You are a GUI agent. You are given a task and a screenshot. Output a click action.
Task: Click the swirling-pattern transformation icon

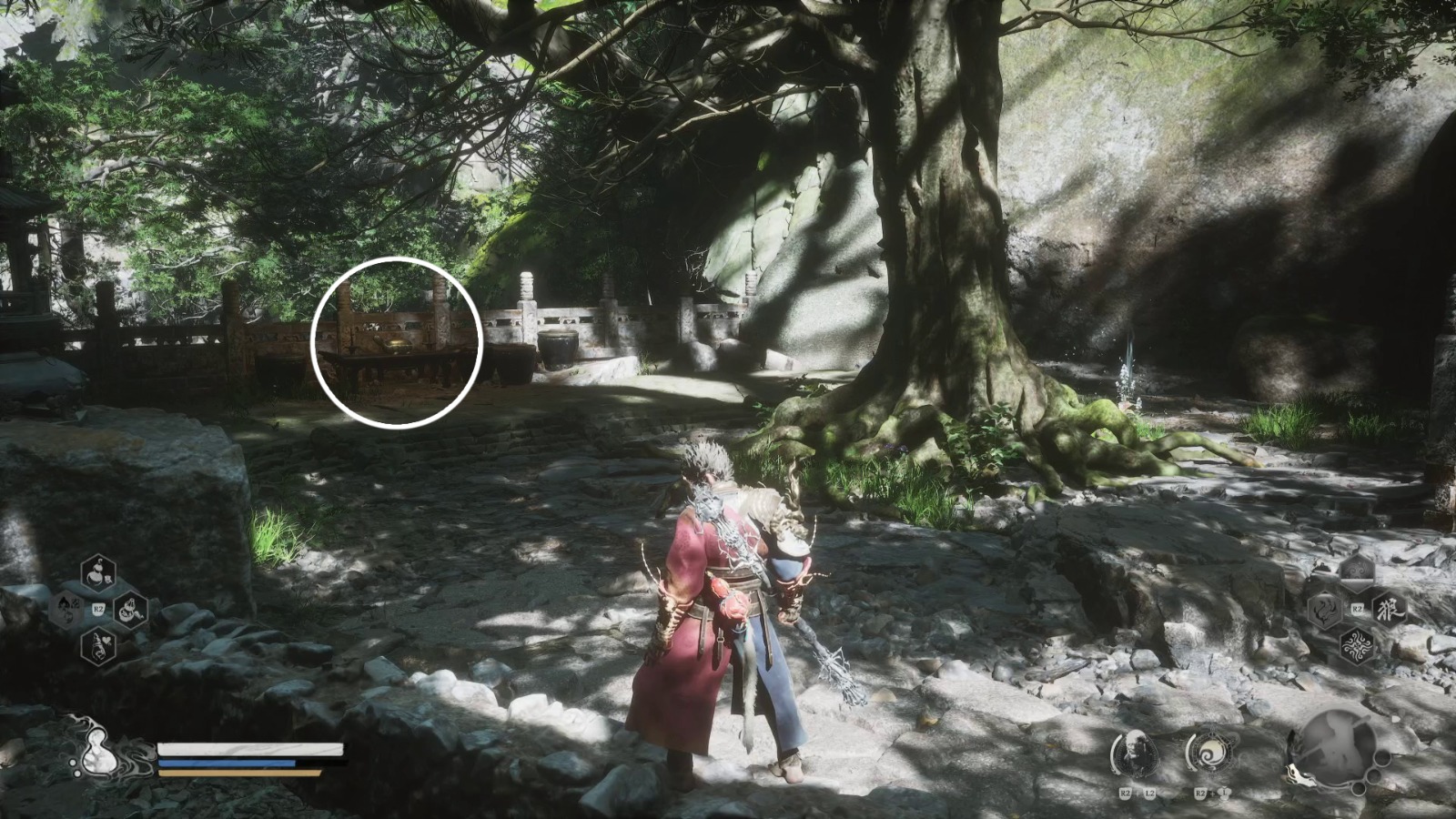(1358, 645)
